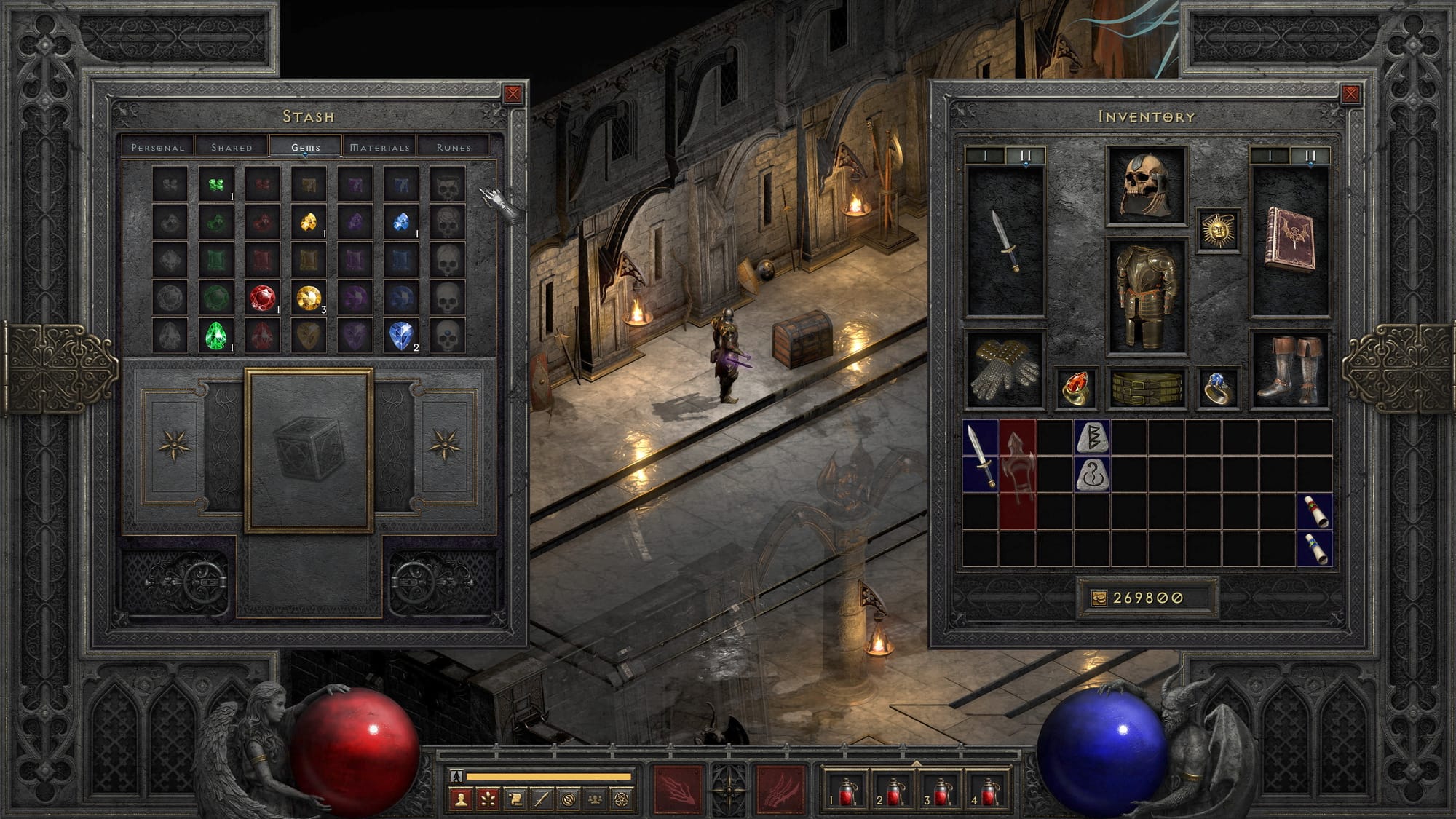Choose the equipped chain gloves
1456x819 pixels.
pos(1005,370)
